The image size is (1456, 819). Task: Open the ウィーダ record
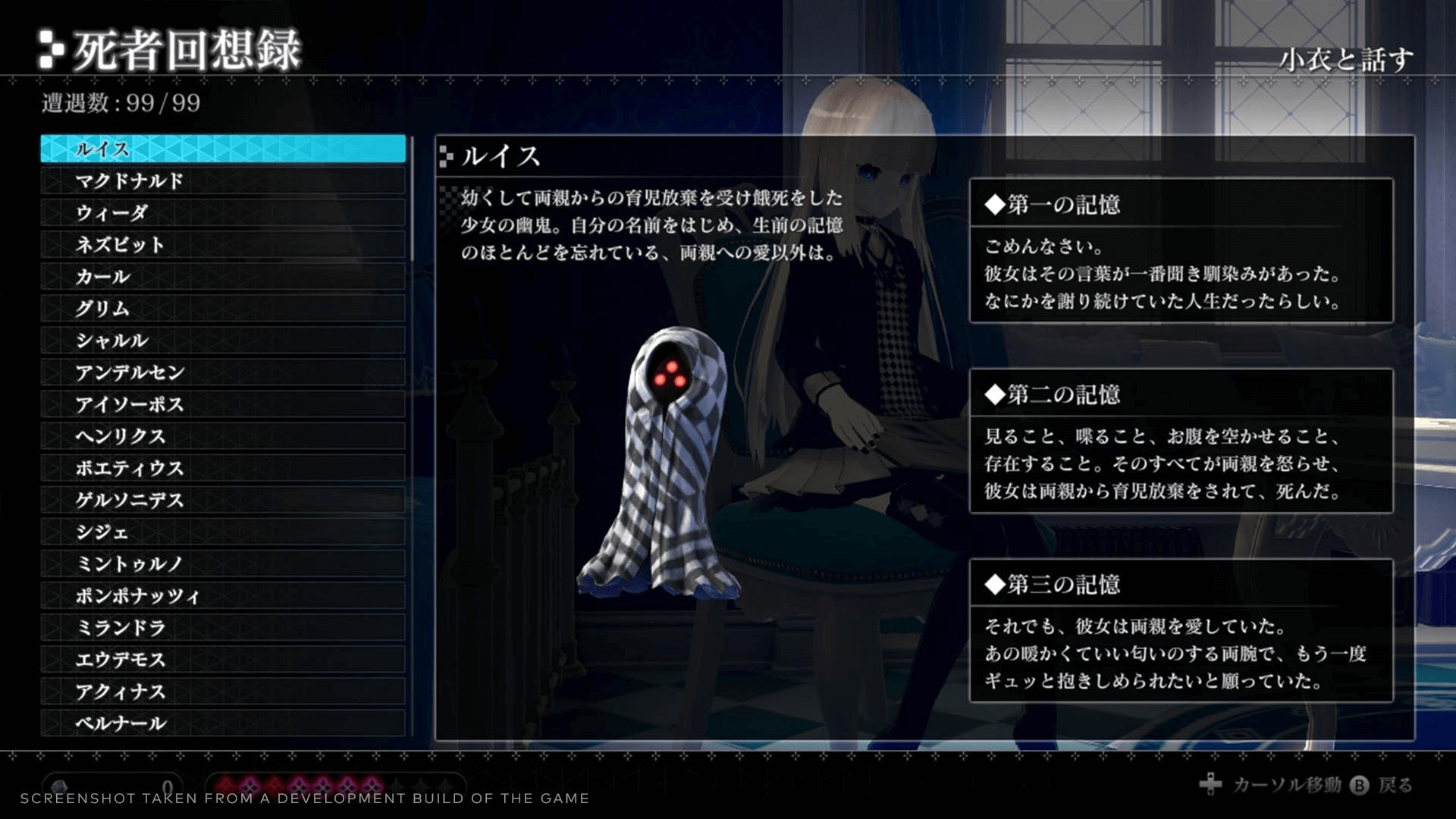click(x=223, y=213)
